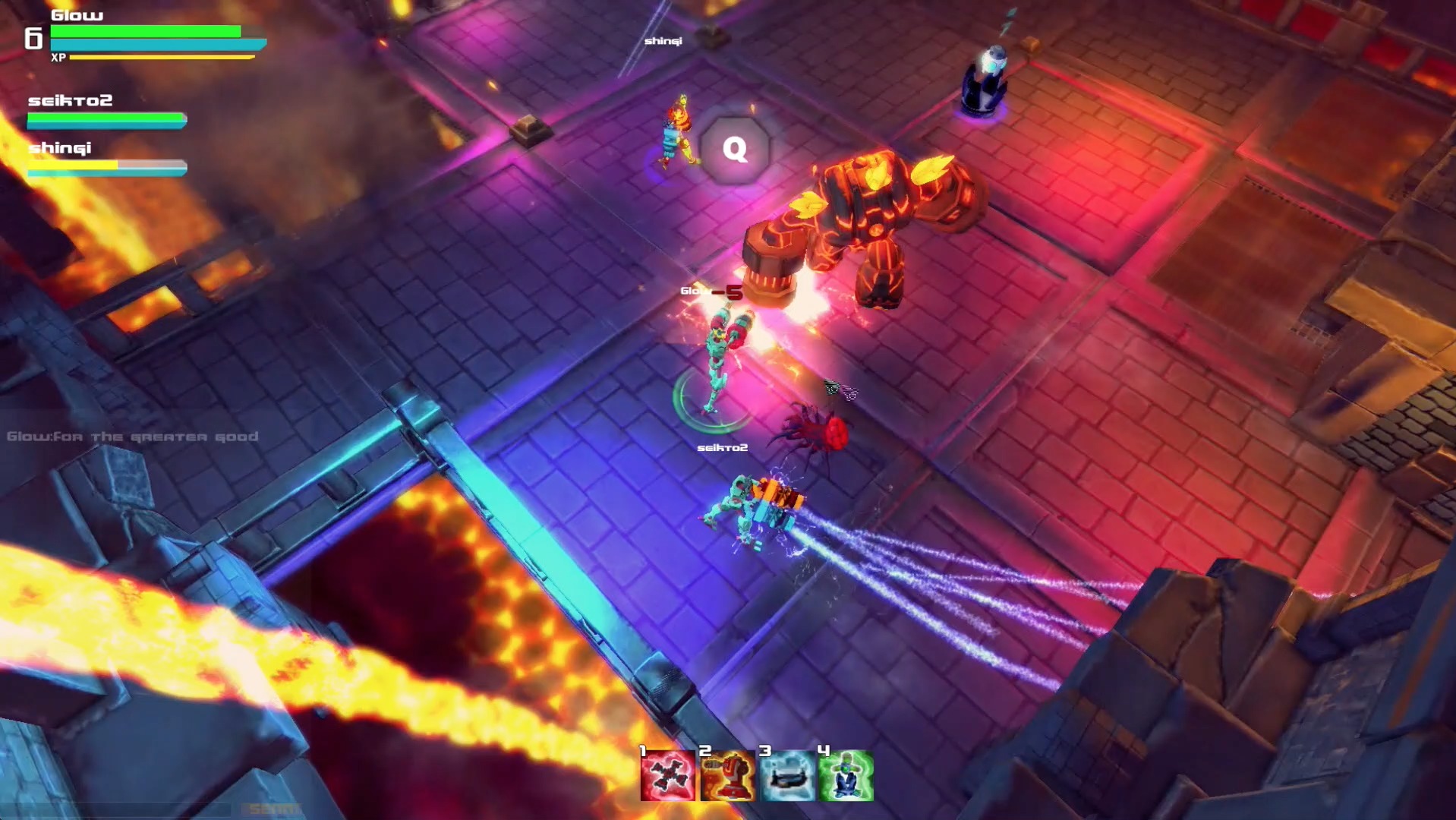The image size is (1456, 820).
Task: Click Glow's green health bar
Action: click(x=144, y=32)
